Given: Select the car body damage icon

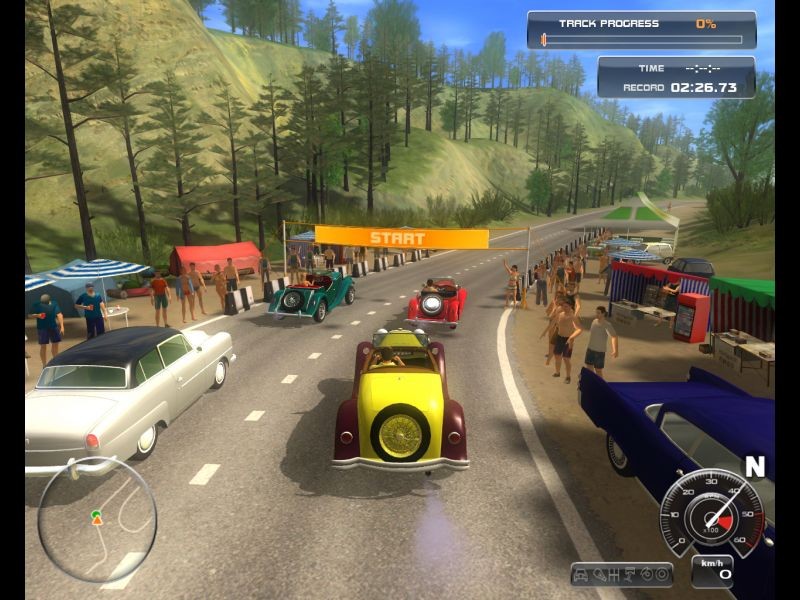Looking at the screenshot, I should coord(582,575).
